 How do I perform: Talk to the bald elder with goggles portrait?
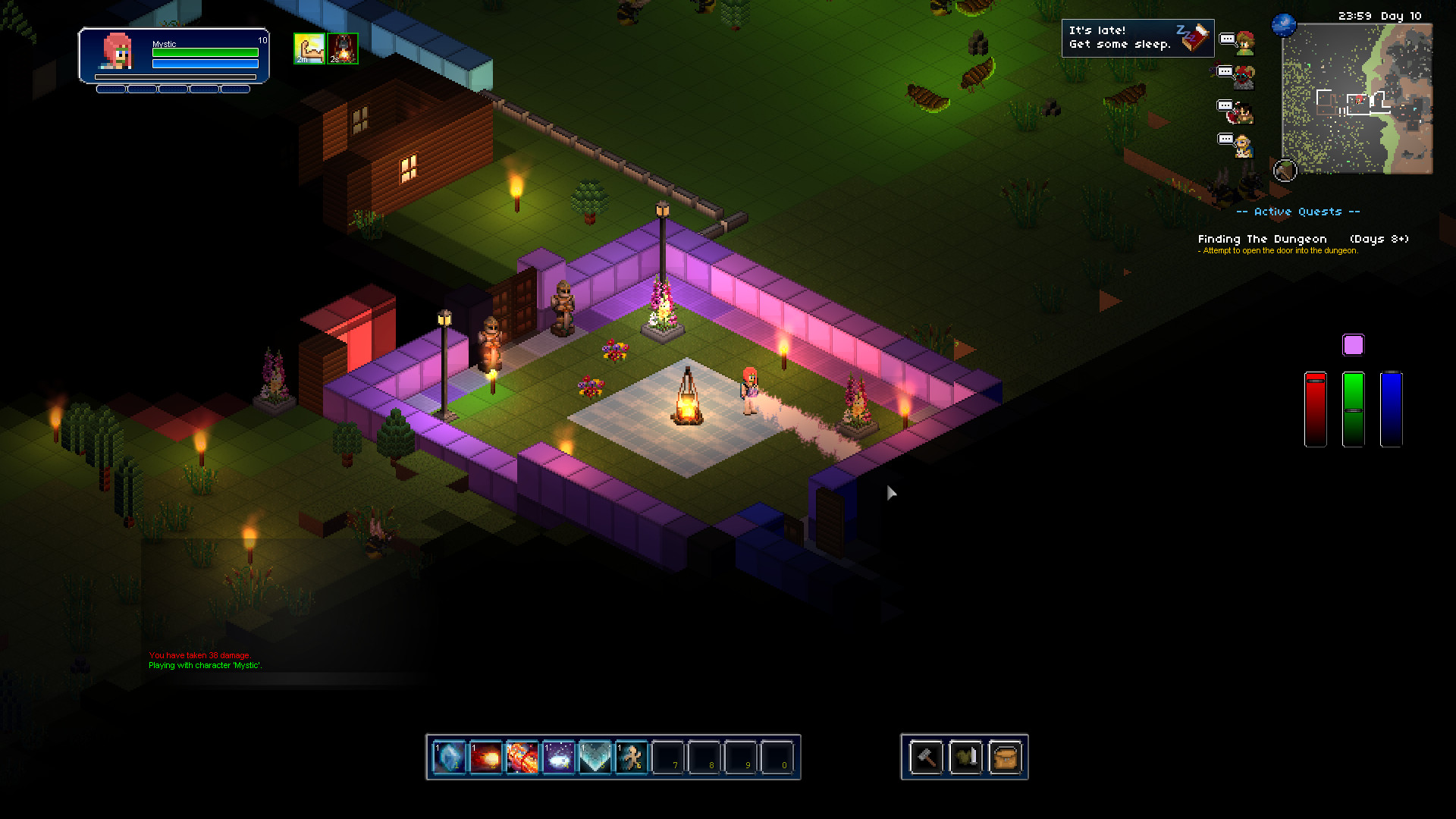(1243, 146)
